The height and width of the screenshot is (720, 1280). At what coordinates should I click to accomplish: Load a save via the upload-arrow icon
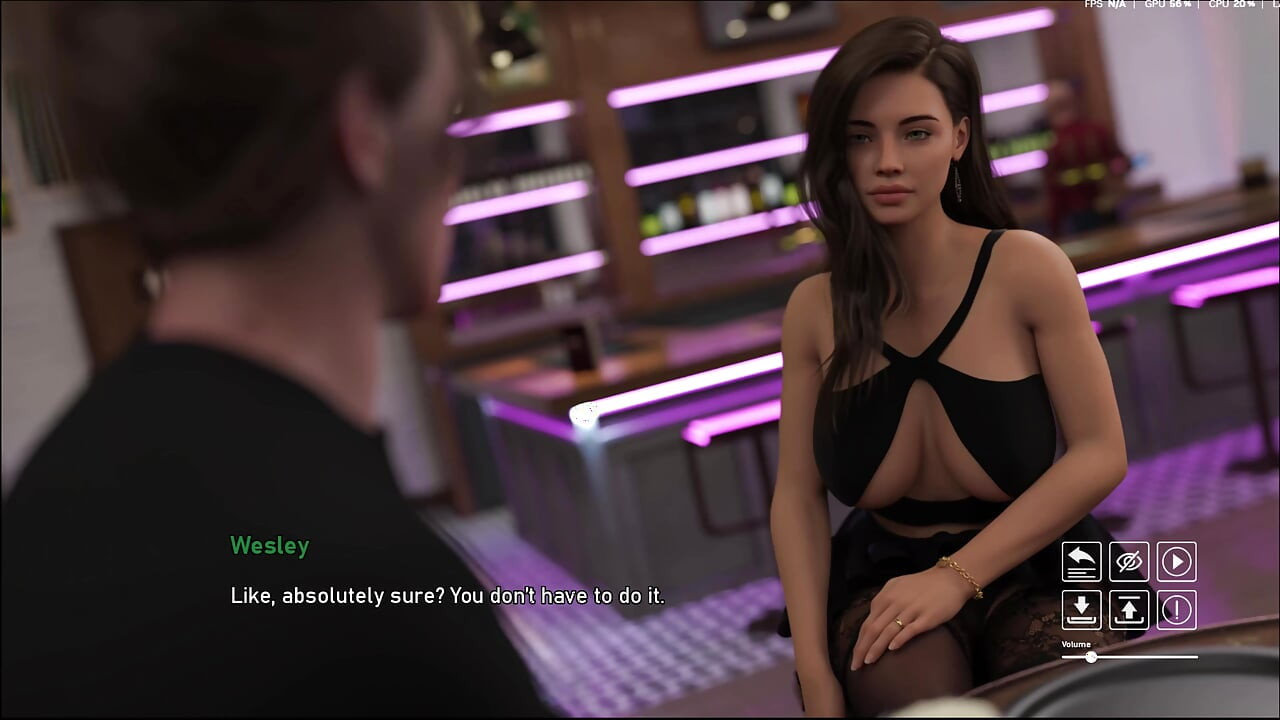pos(1129,611)
